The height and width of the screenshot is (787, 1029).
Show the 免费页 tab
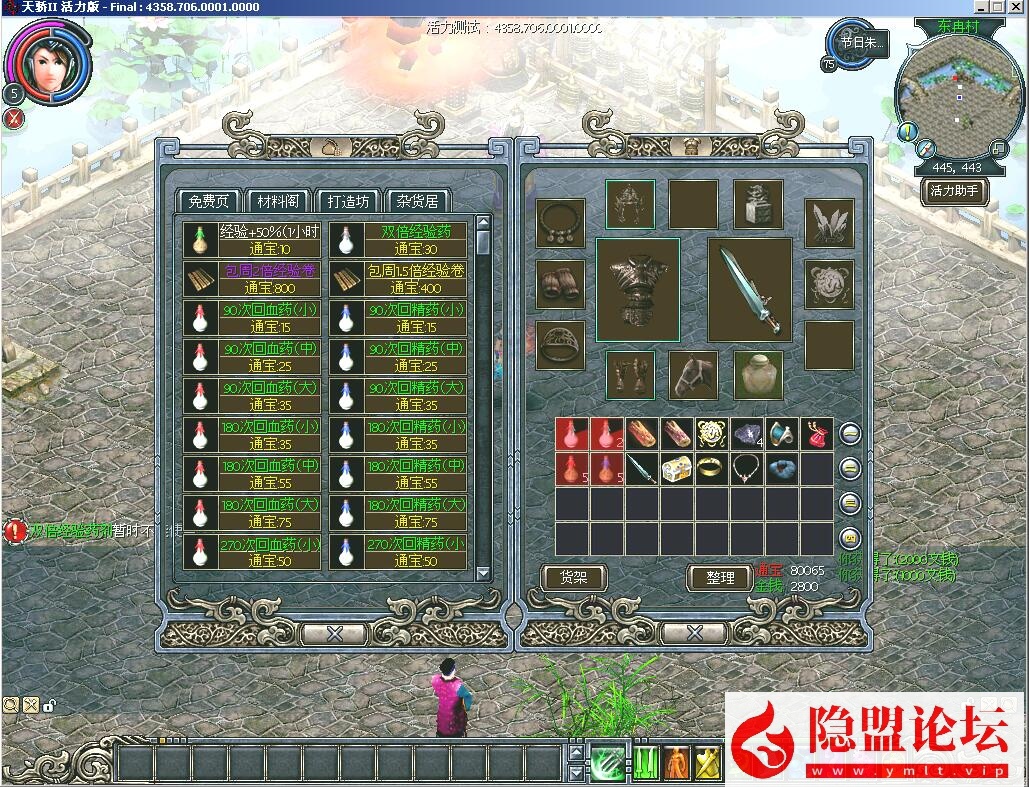click(208, 201)
